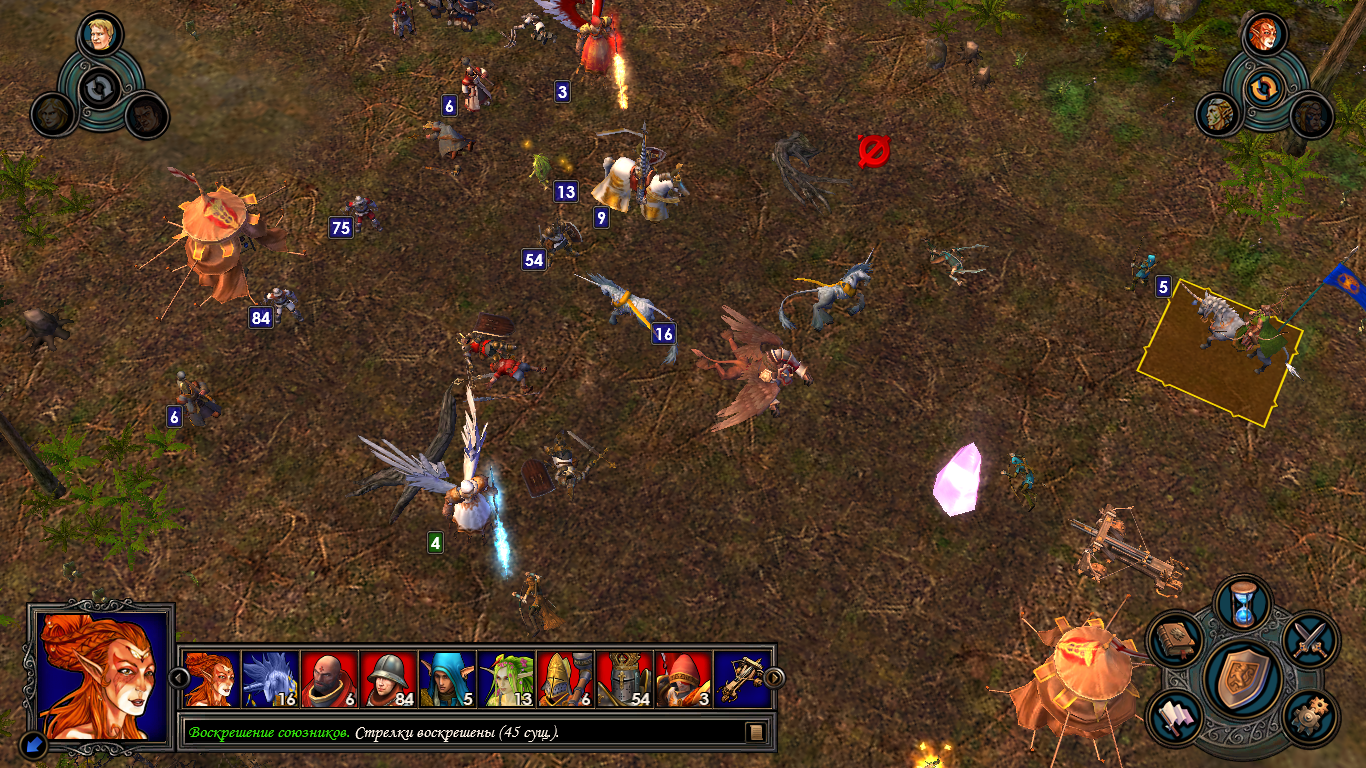Pick the blue-hooded elf portrait with 5
The height and width of the screenshot is (768, 1366).
447,679
